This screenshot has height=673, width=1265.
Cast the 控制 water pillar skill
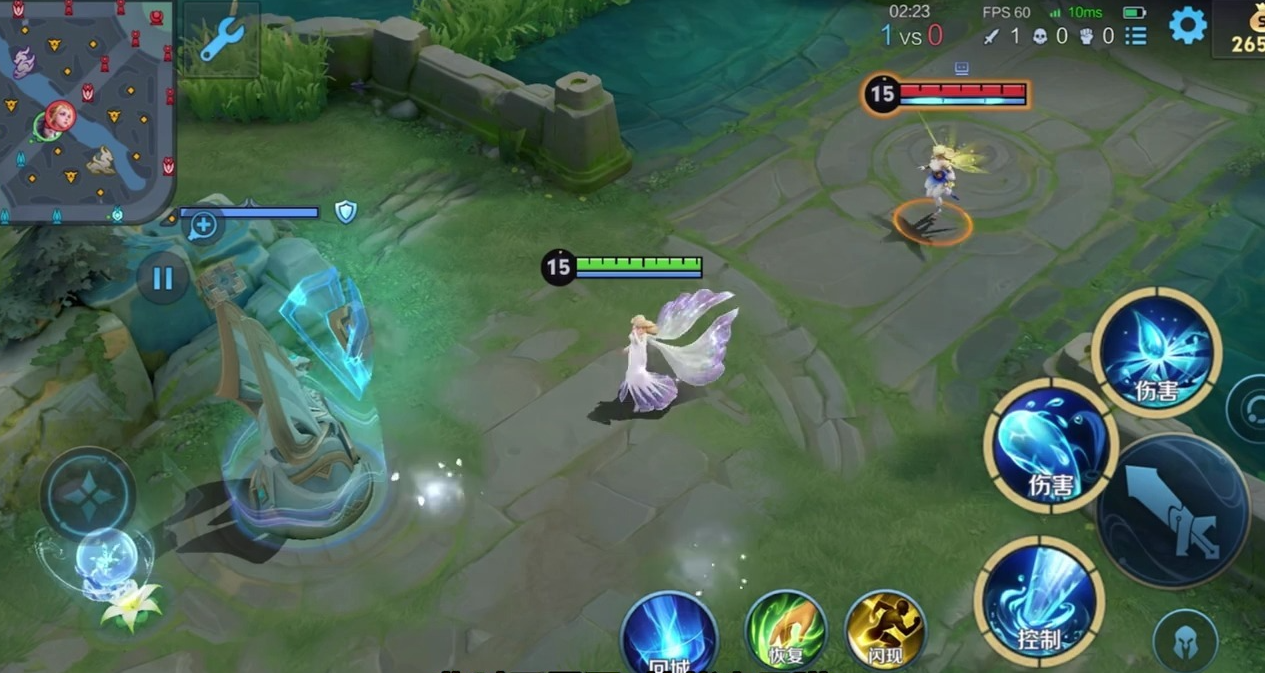coord(1039,601)
